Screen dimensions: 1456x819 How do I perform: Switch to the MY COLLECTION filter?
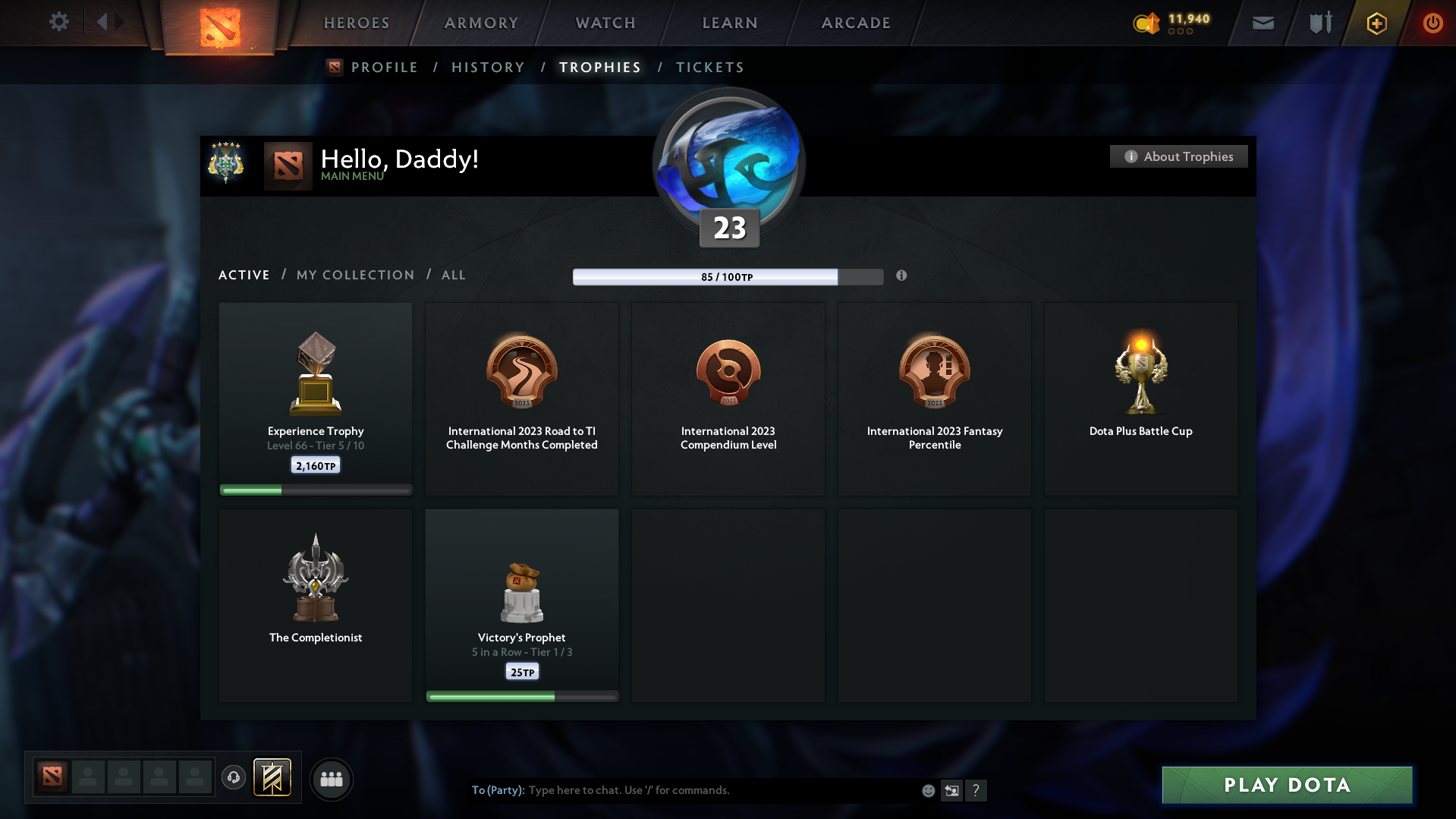tap(354, 275)
